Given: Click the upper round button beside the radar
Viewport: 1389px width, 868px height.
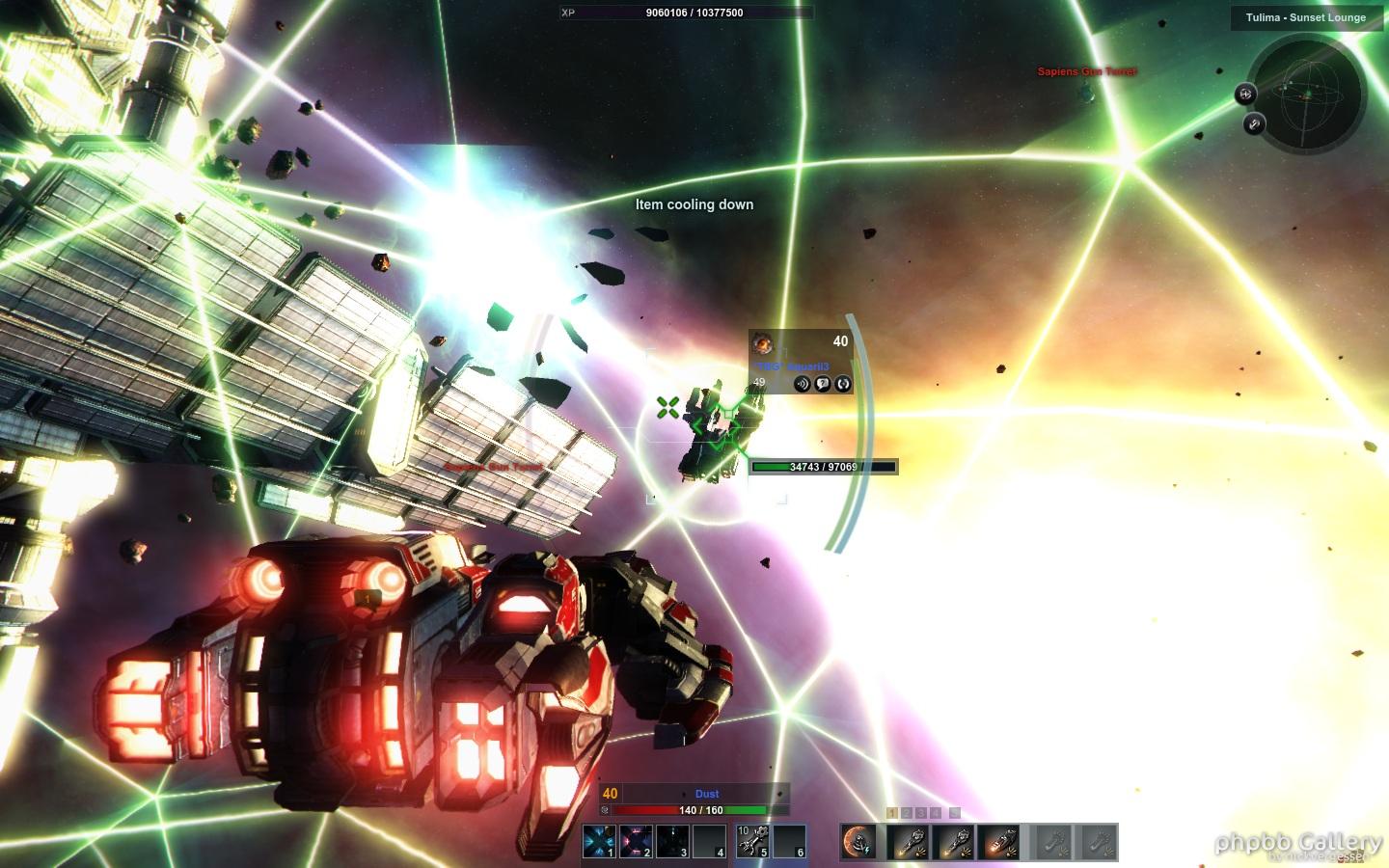Looking at the screenshot, I should [1245, 94].
